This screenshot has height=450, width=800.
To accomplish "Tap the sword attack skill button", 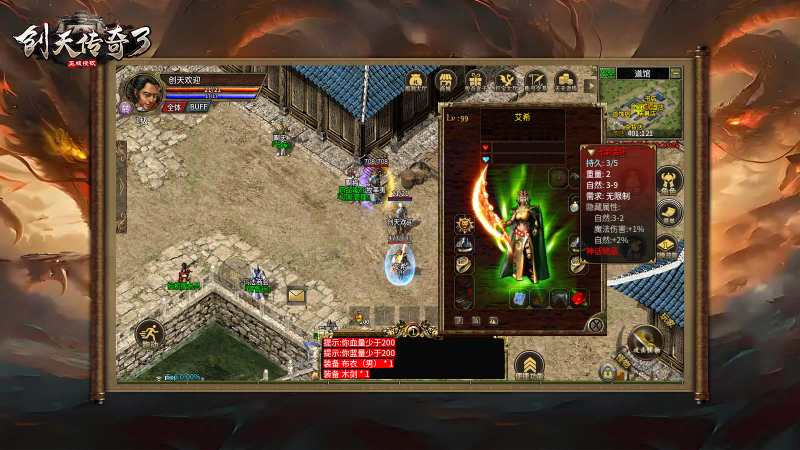I will click(645, 343).
